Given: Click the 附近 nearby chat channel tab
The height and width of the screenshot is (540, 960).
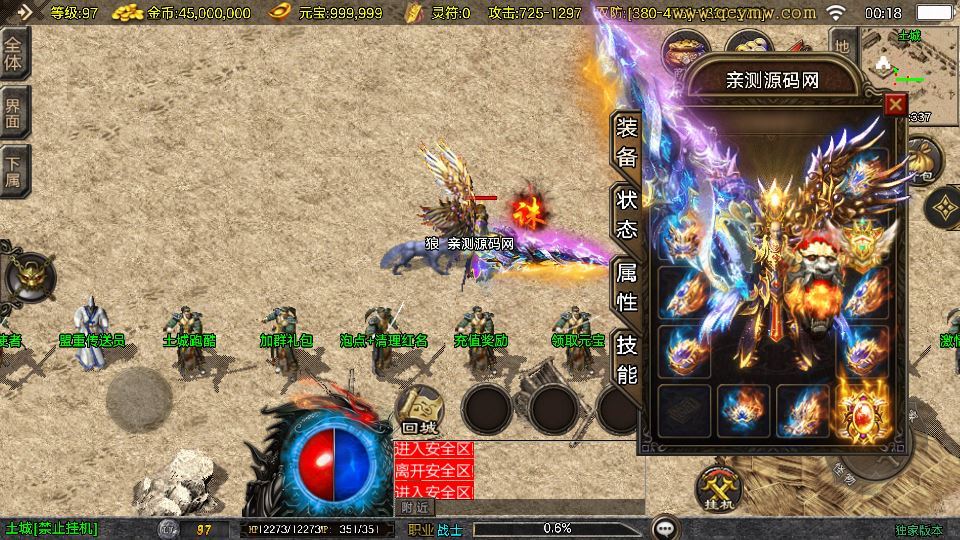Looking at the screenshot, I should click(x=416, y=507).
